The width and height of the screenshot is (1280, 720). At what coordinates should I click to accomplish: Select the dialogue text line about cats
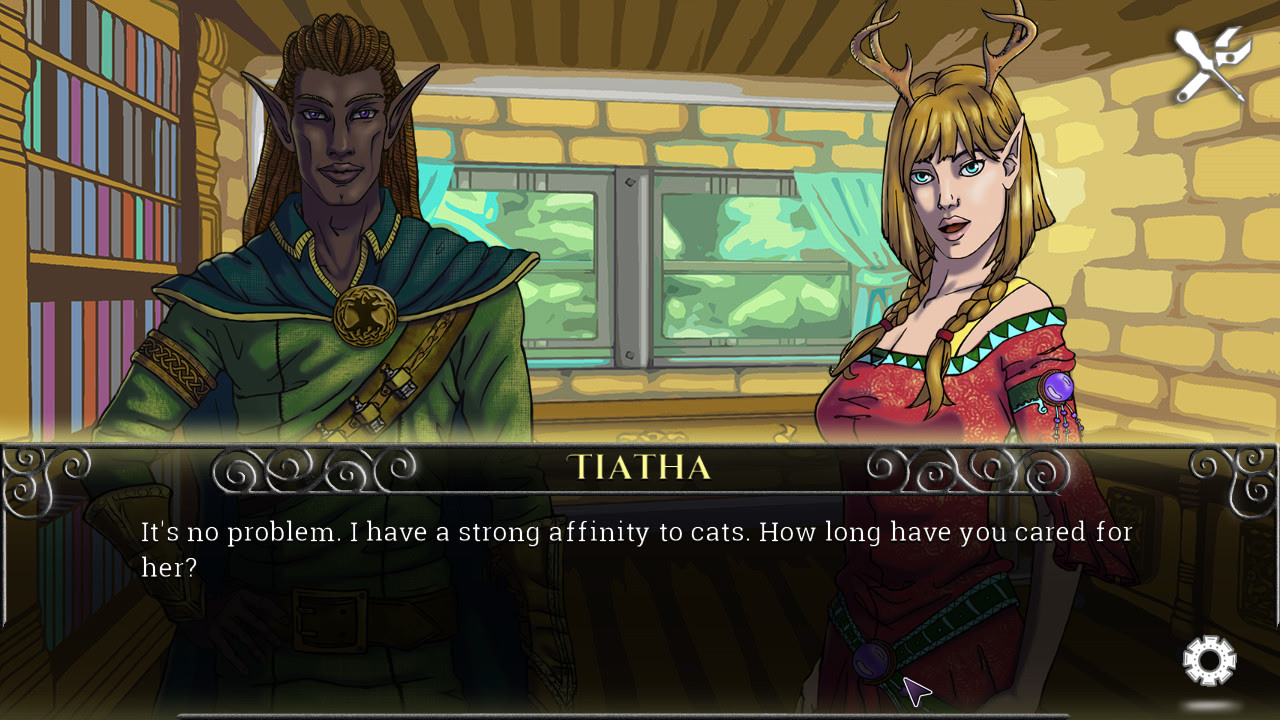pyautogui.click(x=636, y=533)
